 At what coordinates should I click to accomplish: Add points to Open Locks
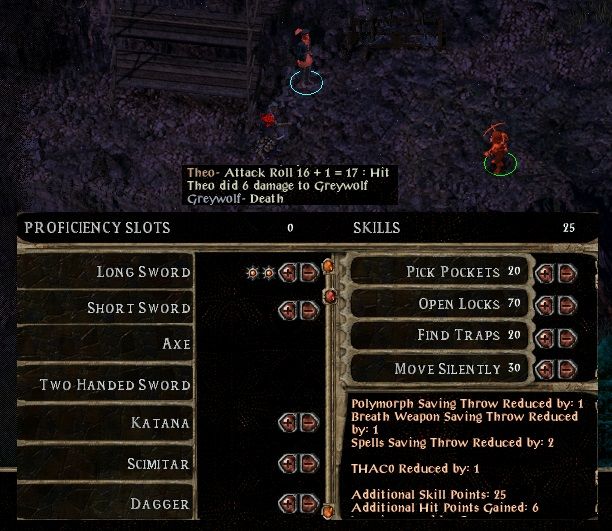tap(545, 304)
